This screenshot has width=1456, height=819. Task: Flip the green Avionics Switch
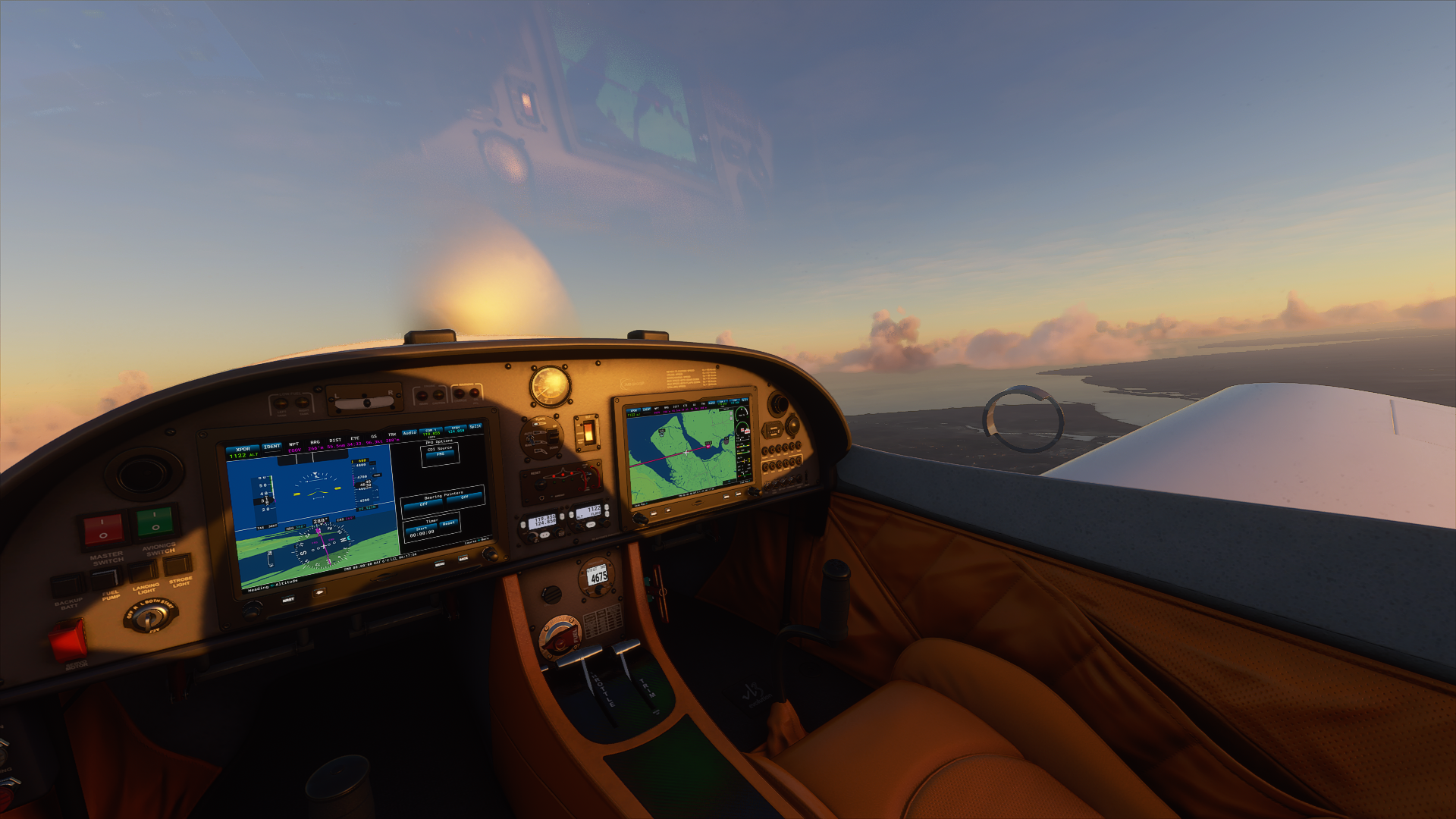click(x=155, y=522)
